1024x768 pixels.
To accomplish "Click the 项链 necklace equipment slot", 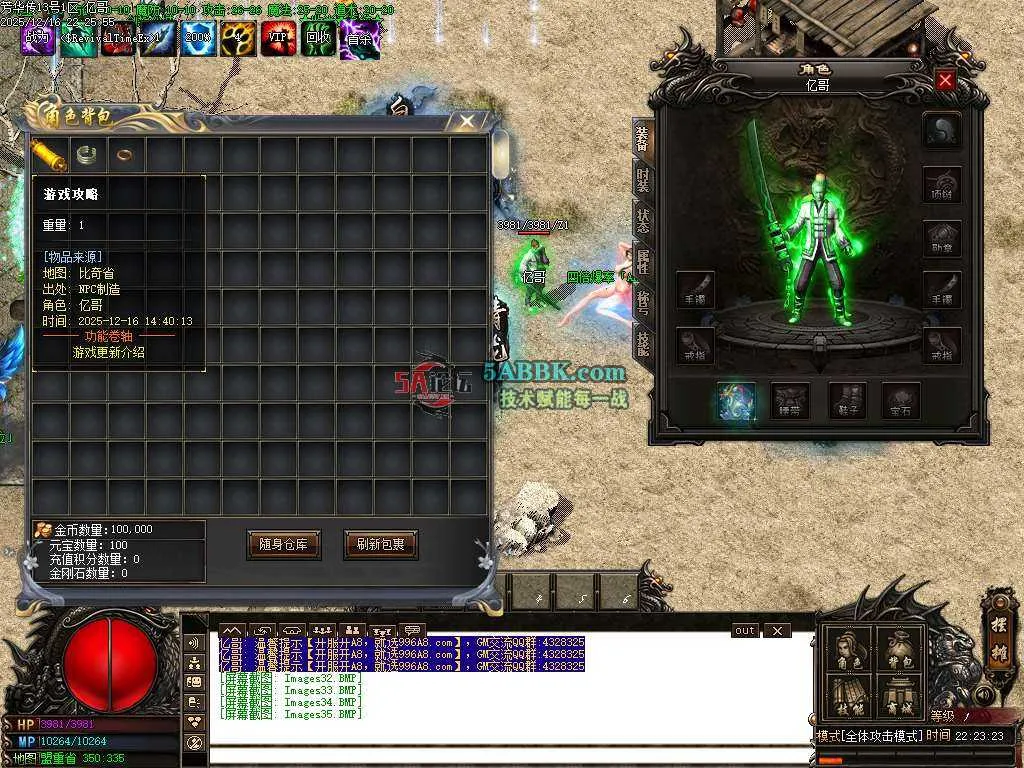I will [x=942, y=185].
